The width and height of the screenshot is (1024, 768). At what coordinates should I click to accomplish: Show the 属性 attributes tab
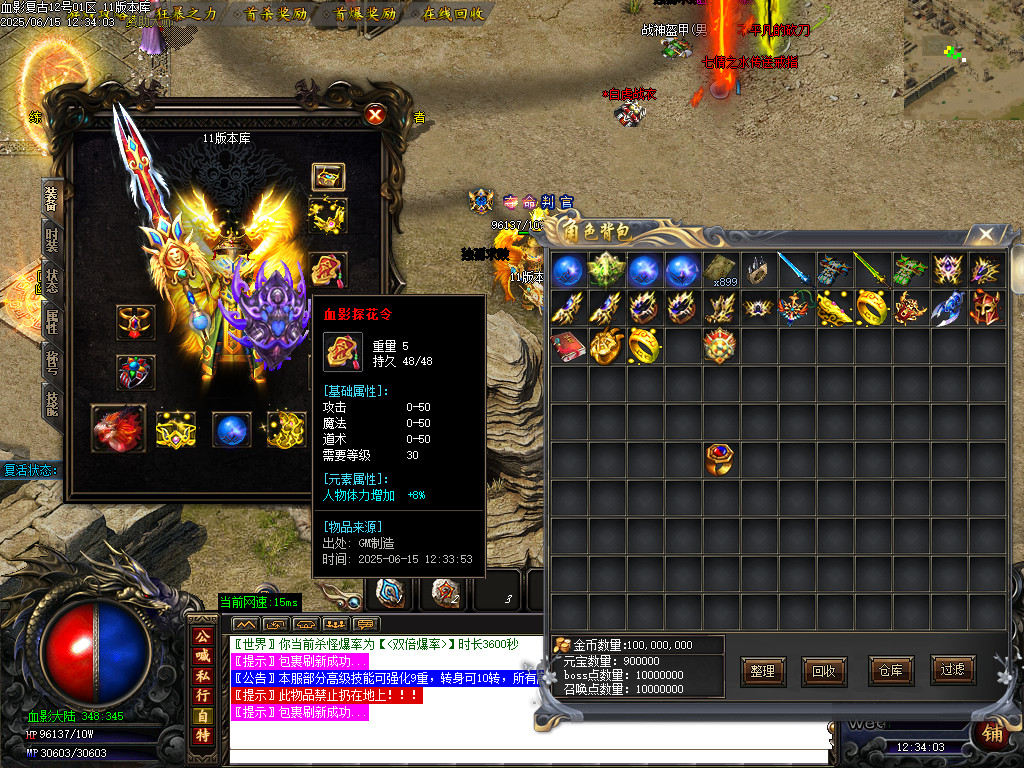pos(52,322)
